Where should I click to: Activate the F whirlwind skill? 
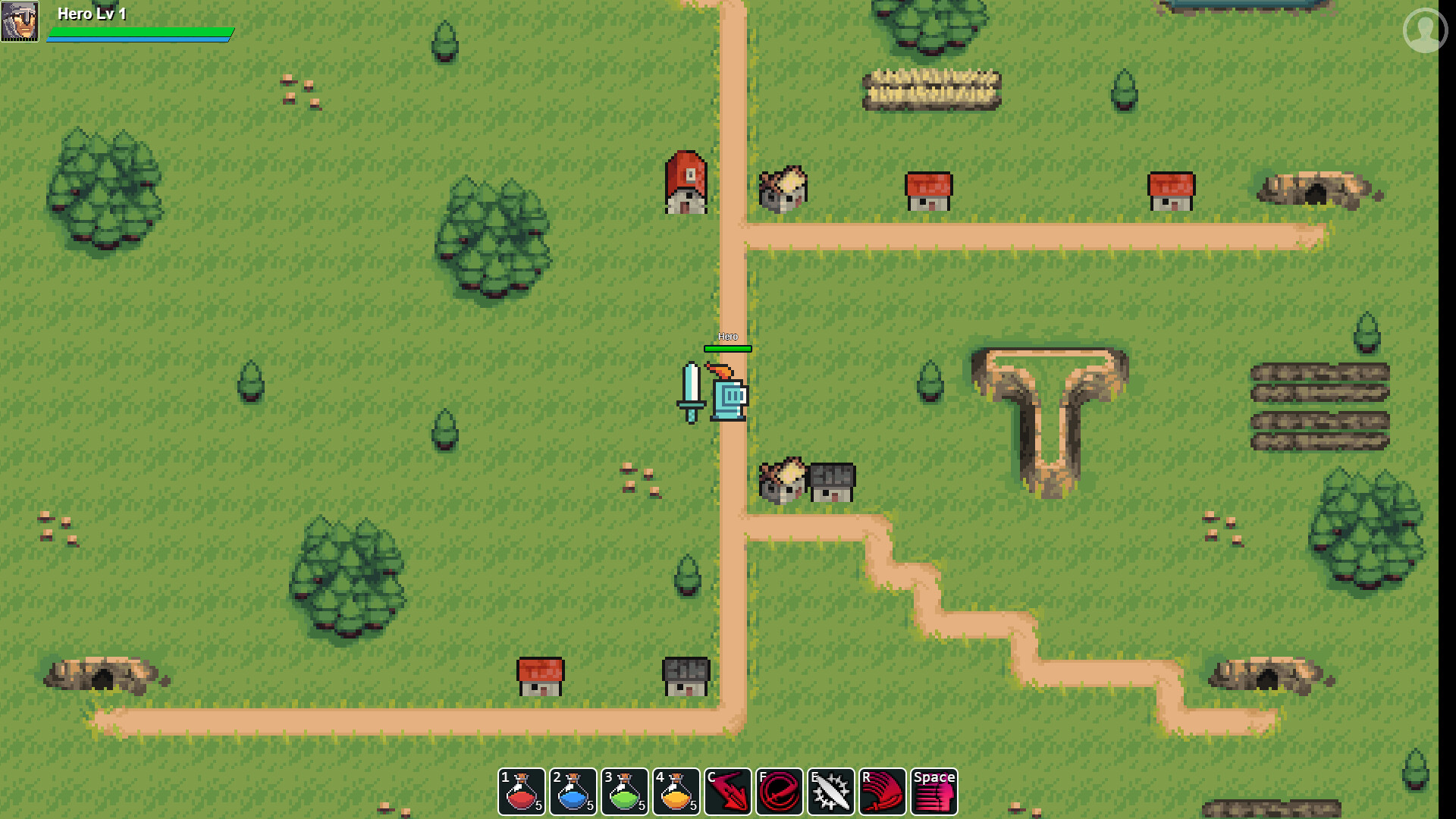point(780,791)
